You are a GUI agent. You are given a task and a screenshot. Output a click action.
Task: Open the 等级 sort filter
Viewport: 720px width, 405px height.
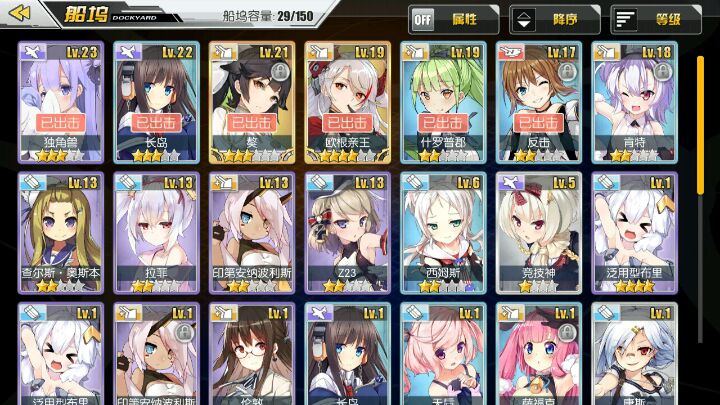(x=646, y=19)
